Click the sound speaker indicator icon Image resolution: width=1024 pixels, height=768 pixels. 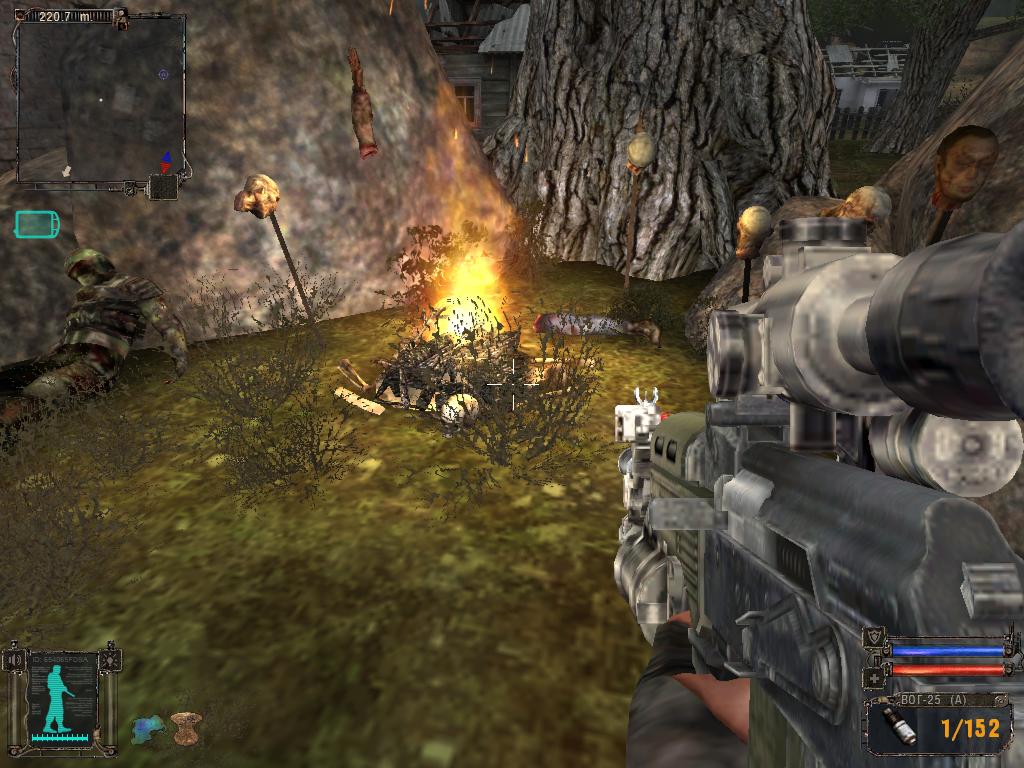pos(162,187)
